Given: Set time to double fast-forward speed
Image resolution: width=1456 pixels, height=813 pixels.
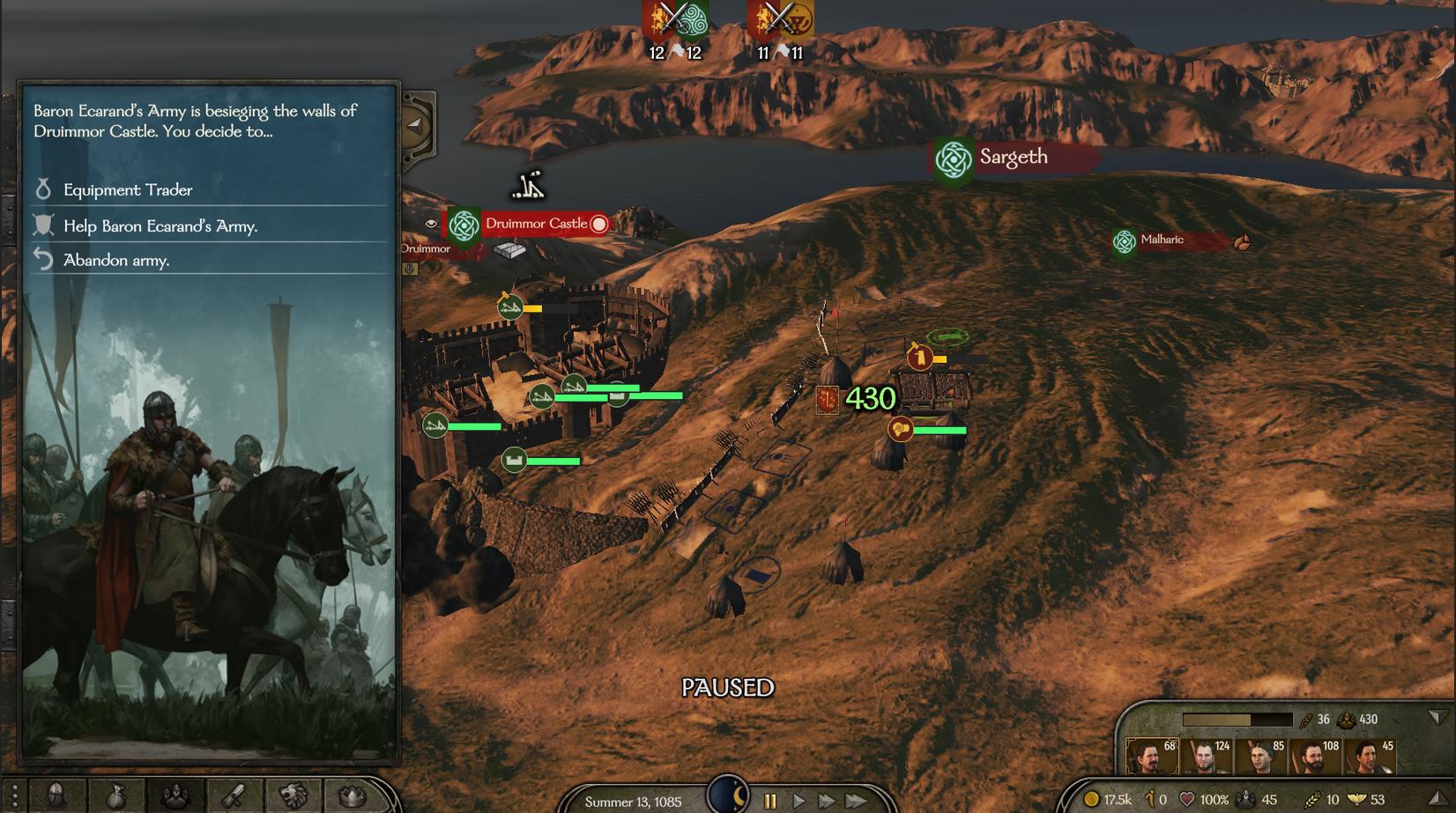Looking at the screenshot, I should (827, 801).
